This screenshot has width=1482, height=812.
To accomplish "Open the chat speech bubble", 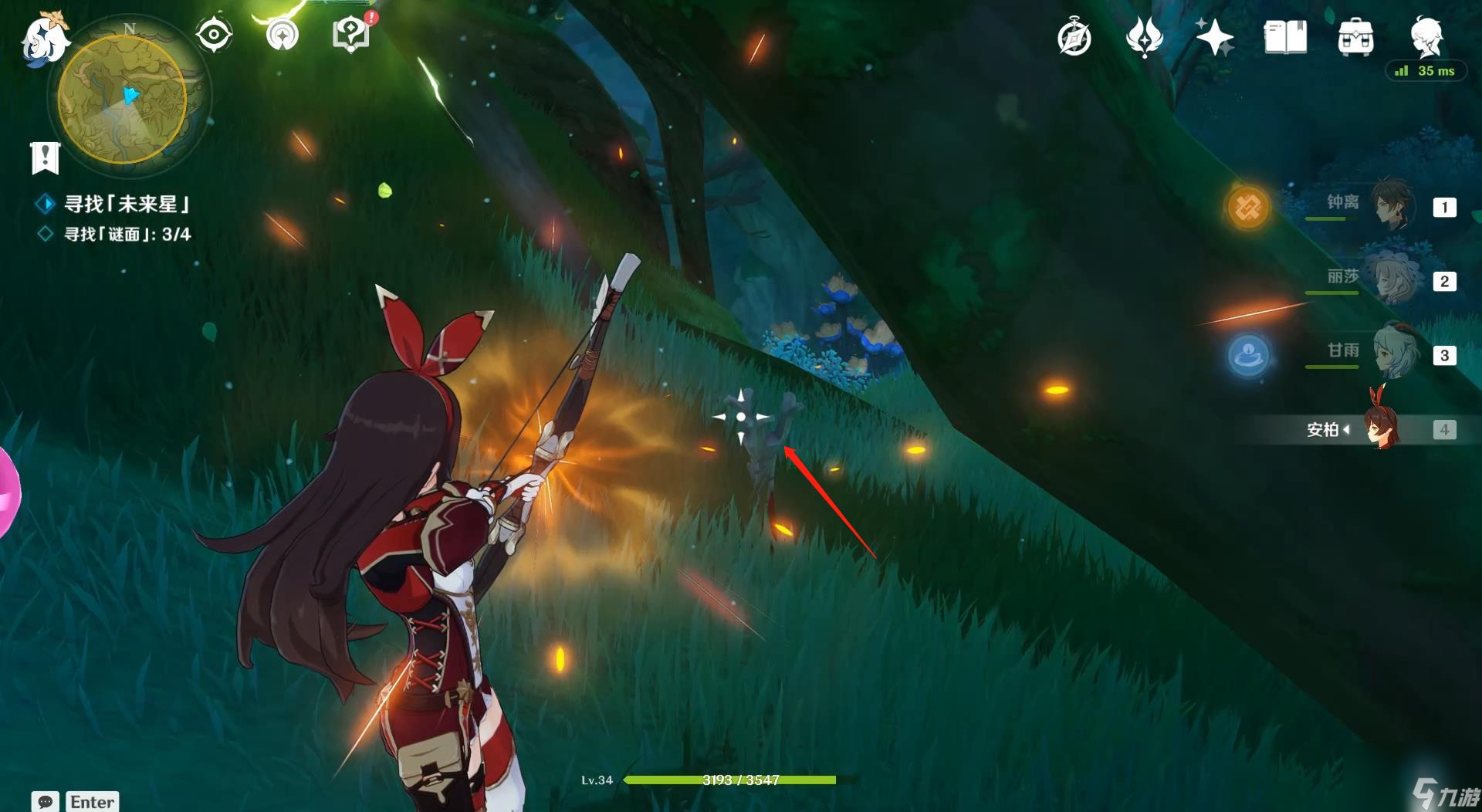I will 46,801.
